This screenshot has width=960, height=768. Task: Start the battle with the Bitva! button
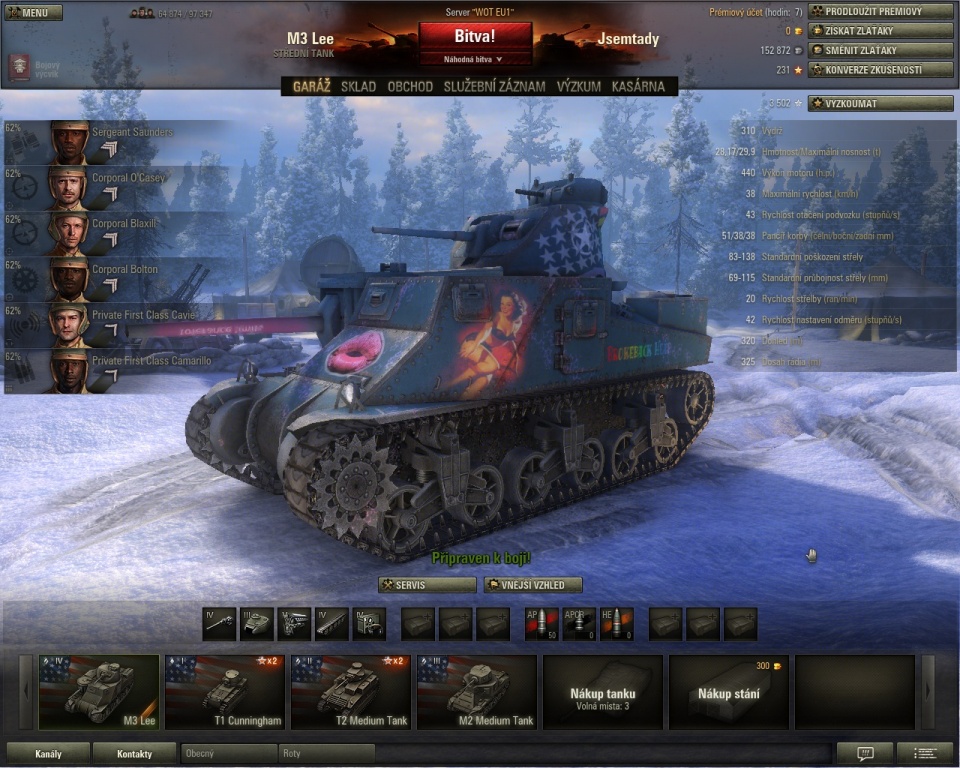point(475,35)
